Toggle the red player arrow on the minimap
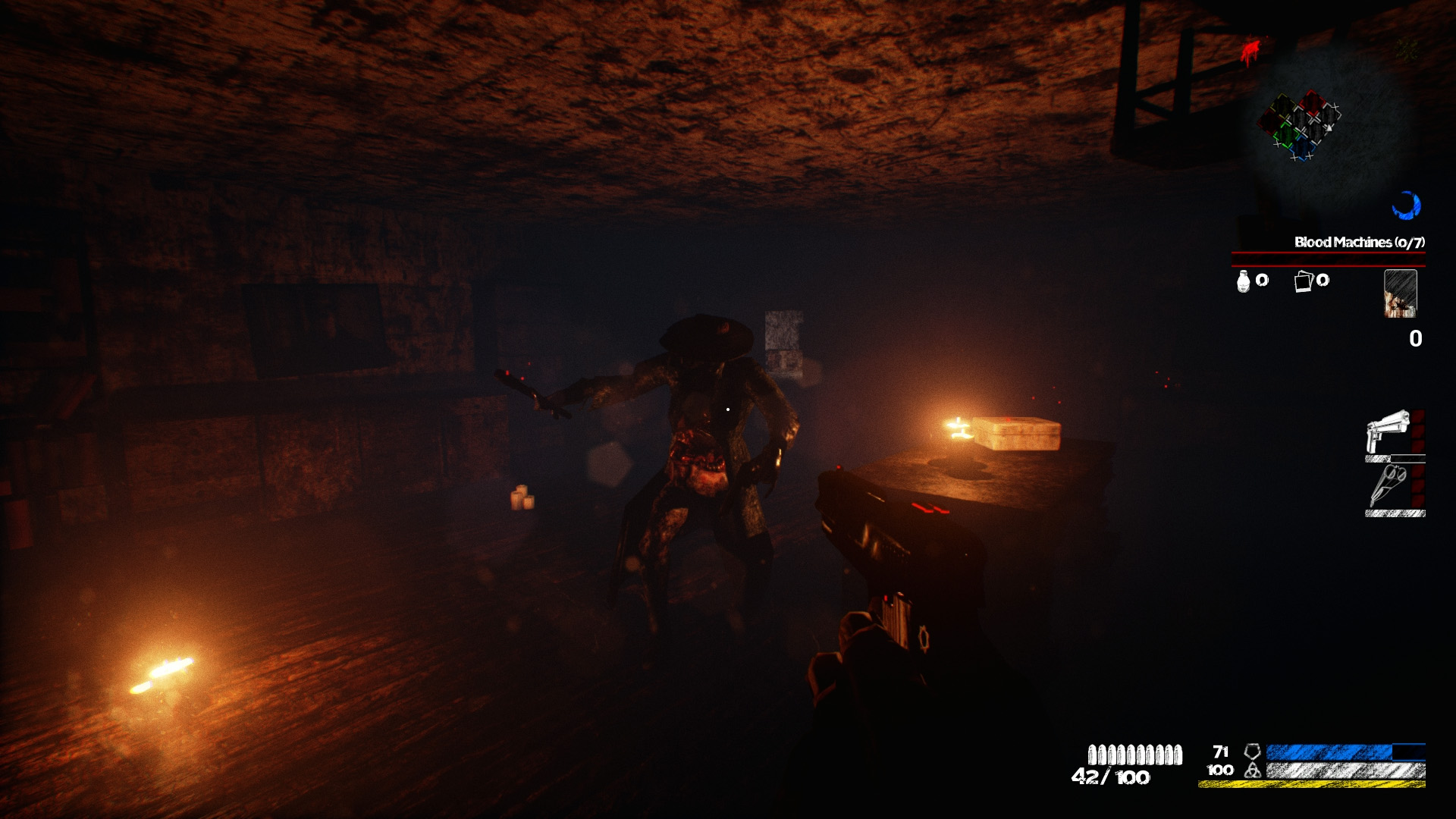Screen dimensions: 1456x819 (1329, 127)
